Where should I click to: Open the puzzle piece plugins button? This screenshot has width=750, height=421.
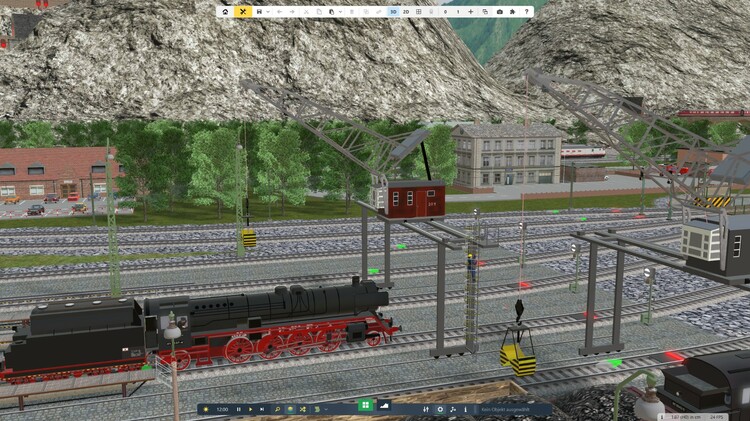pyautogui.click(x=513, y=12)
